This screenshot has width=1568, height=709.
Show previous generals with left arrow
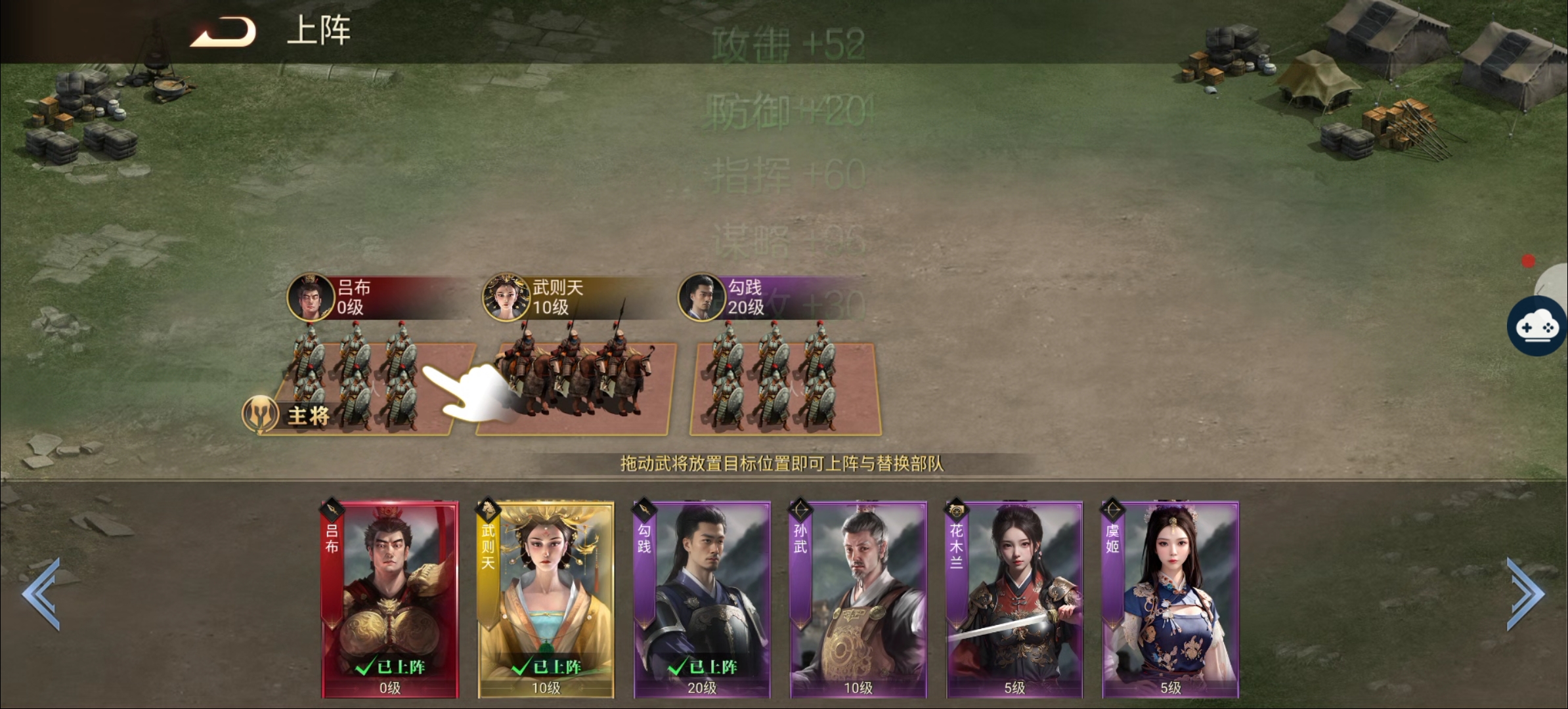[x=42, y=593]
